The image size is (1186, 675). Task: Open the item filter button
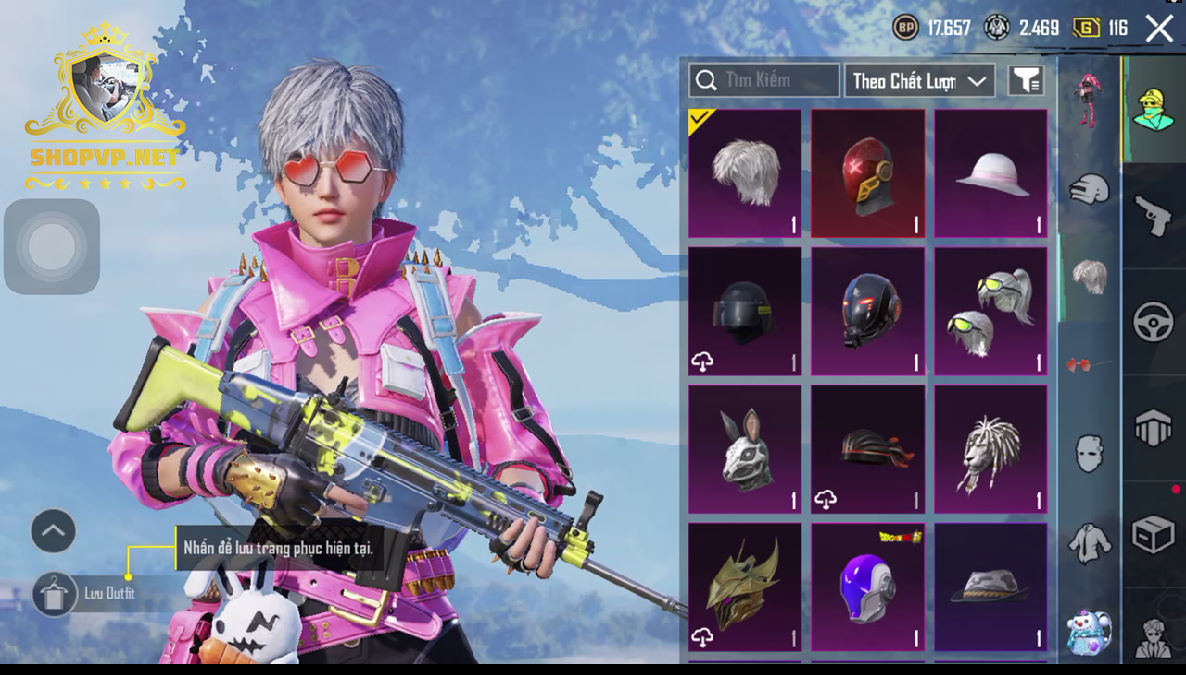1026,81
